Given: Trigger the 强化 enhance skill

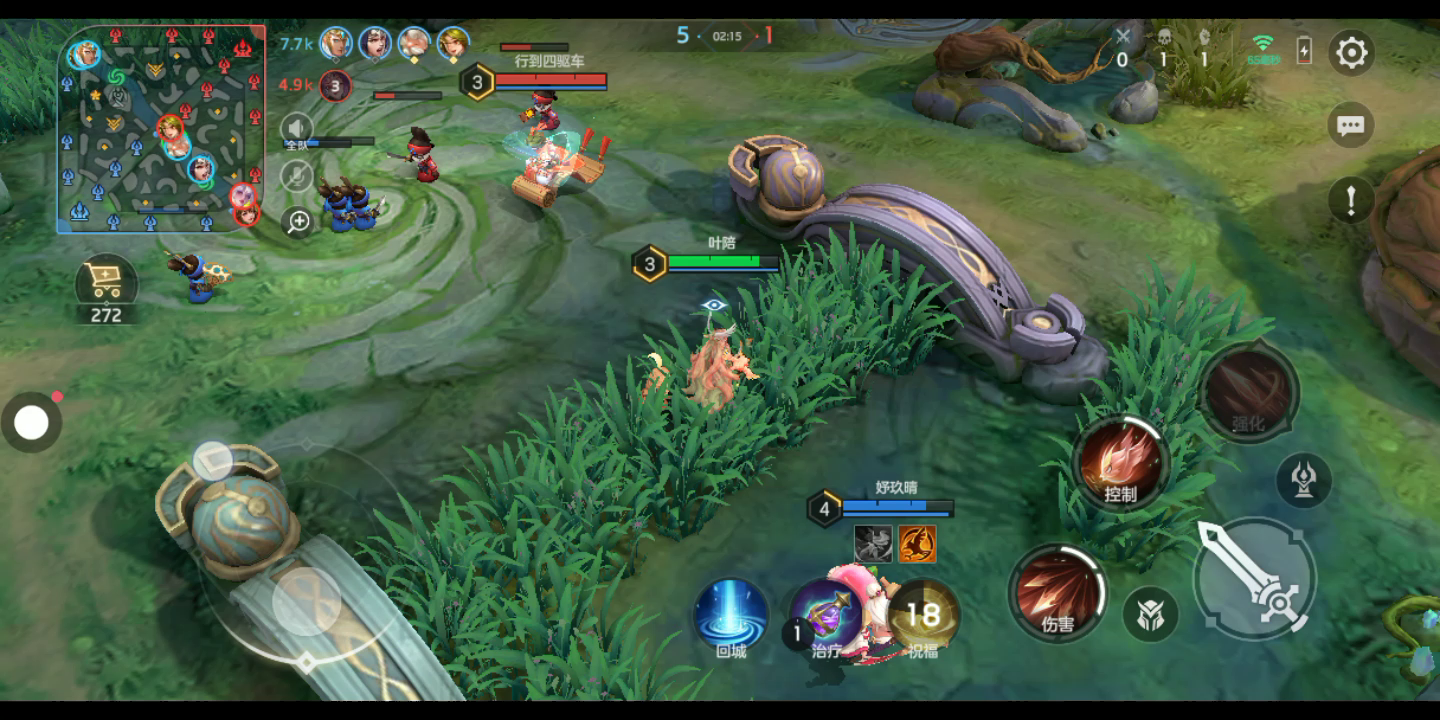Looking at the screenshot, I should (1248, 392).
